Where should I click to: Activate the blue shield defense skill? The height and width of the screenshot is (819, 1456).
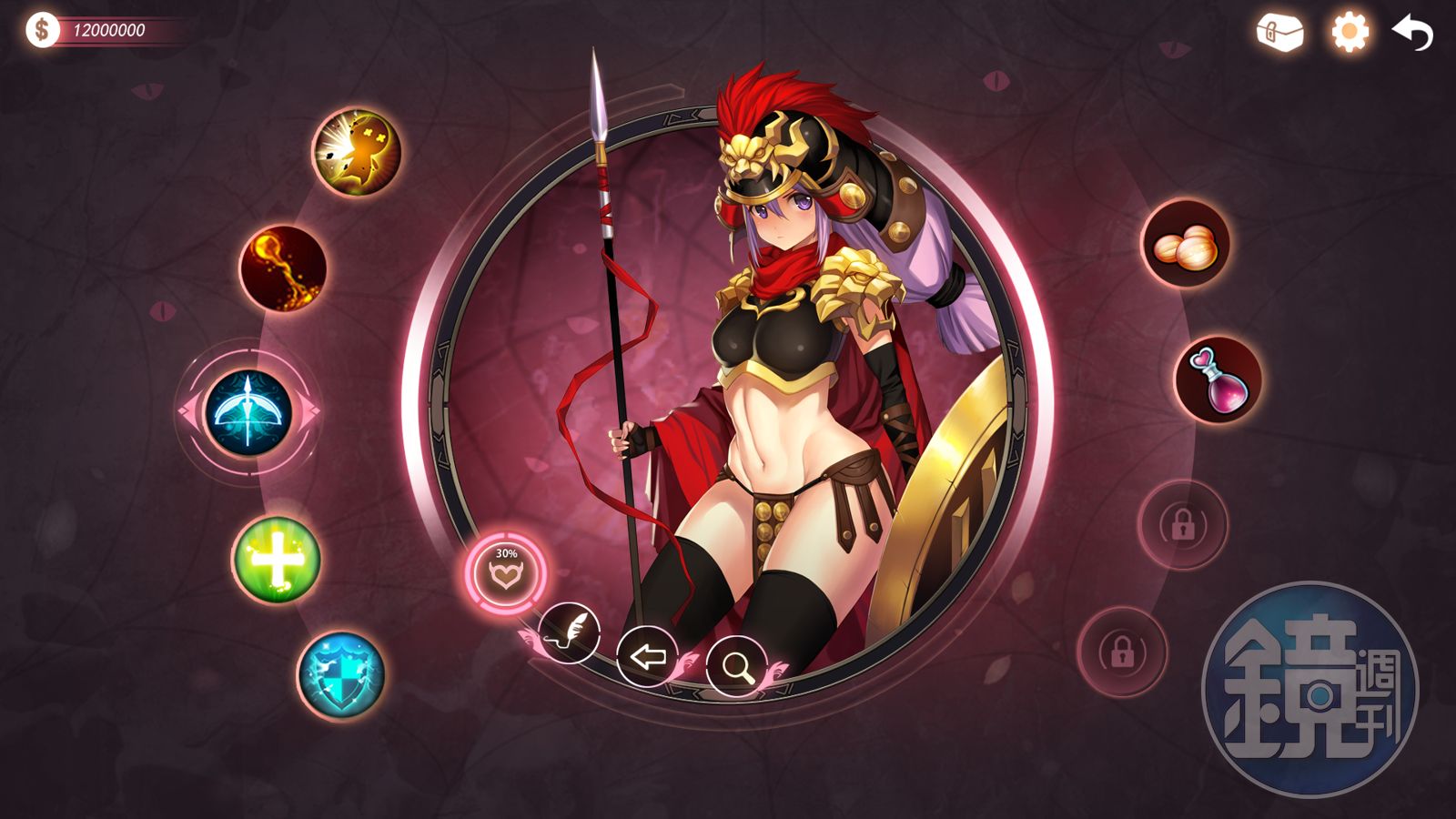(341, 675)
